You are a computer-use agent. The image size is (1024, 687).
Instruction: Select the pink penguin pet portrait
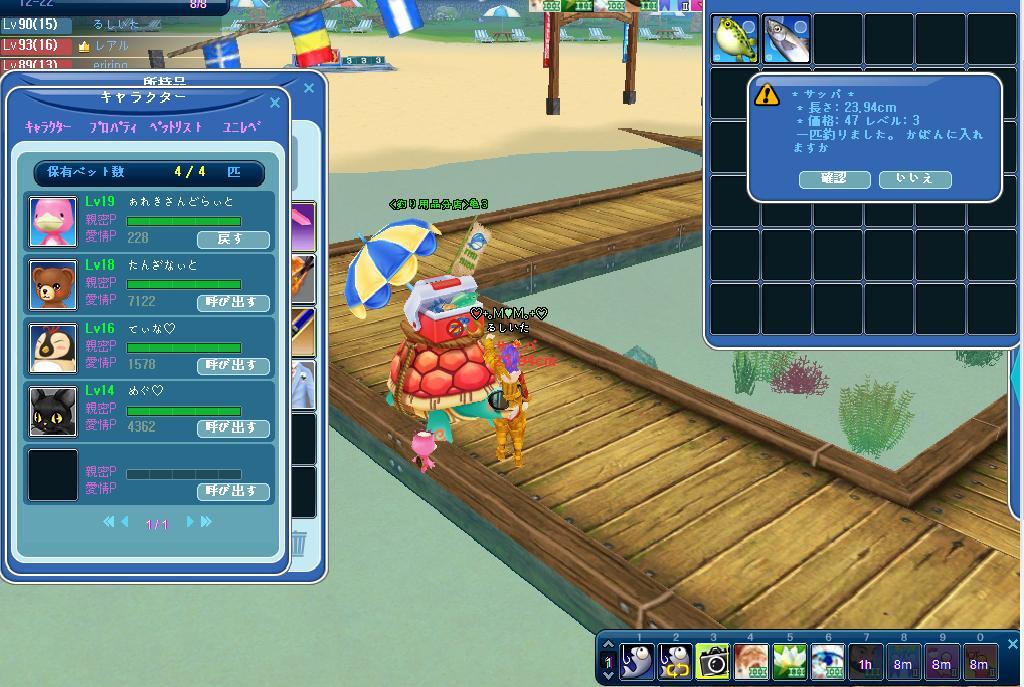pos(53,222)
